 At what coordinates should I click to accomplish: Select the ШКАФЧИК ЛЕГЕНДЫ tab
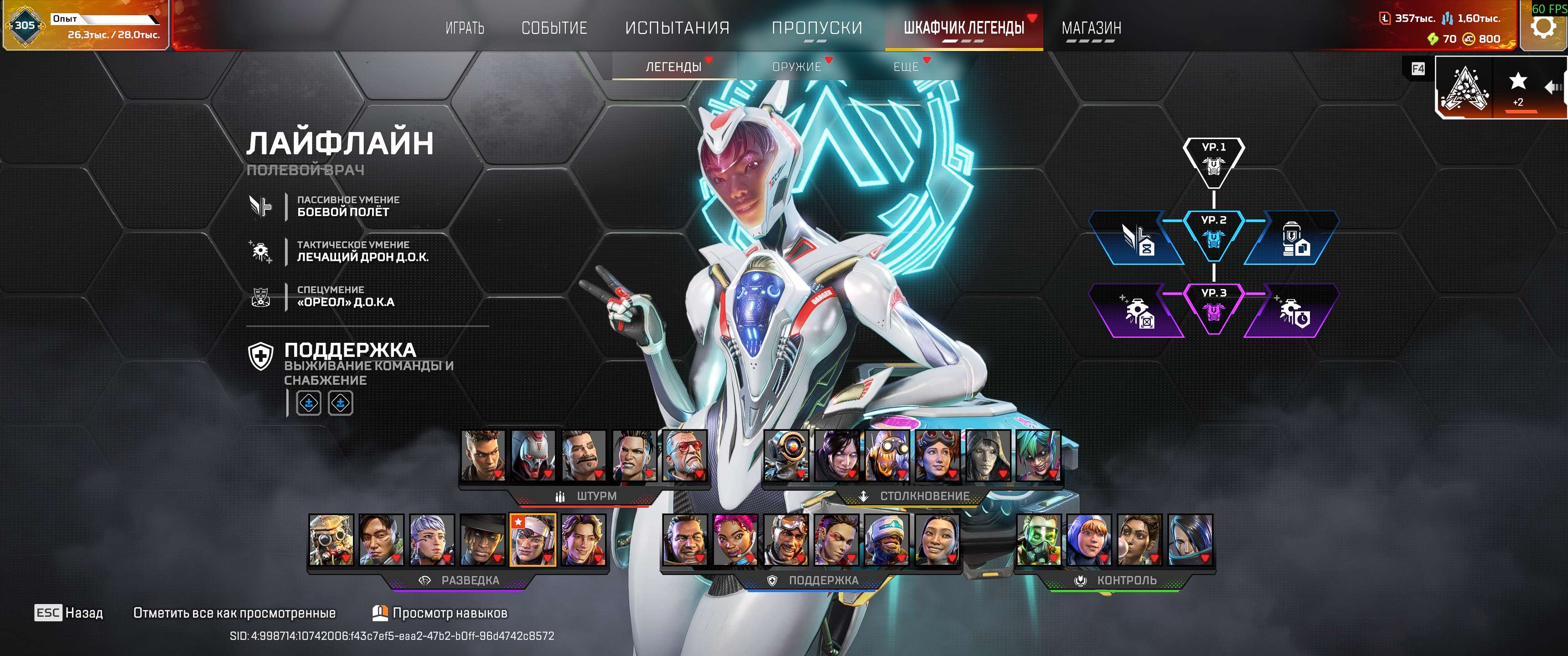[963, 28]
